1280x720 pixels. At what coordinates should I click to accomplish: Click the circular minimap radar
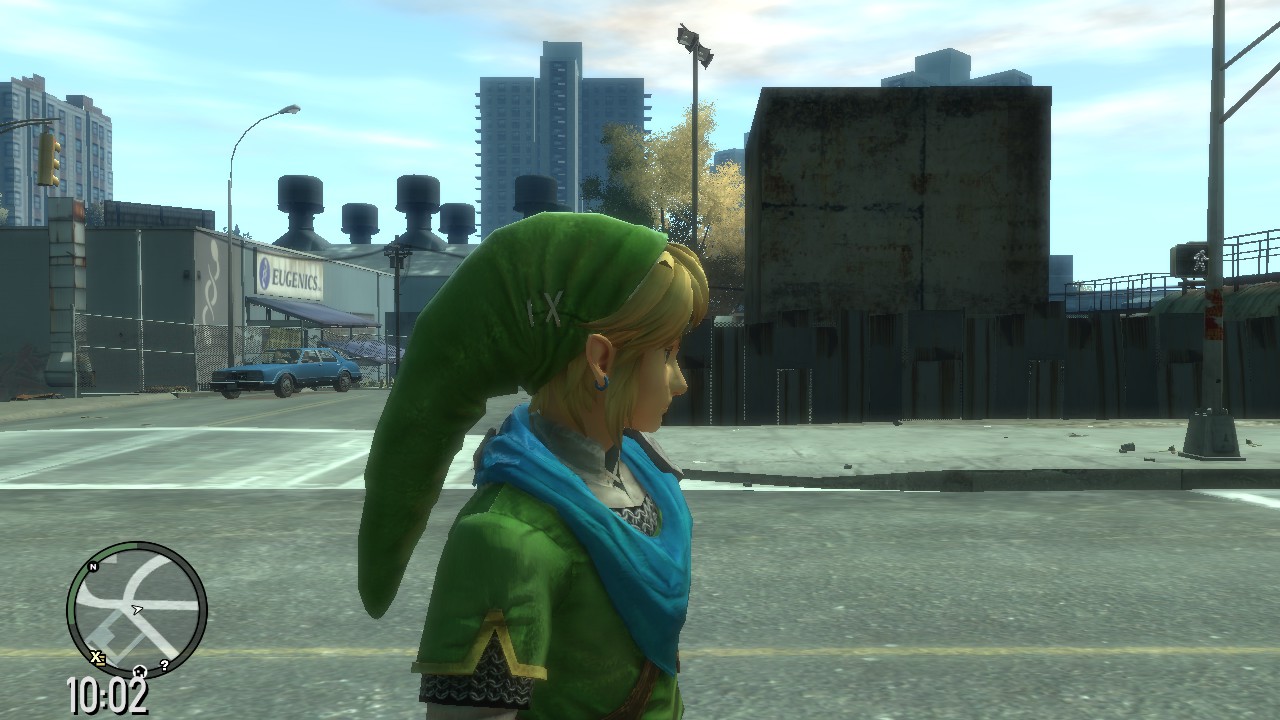pyautogui.click(x=137, y=609)
